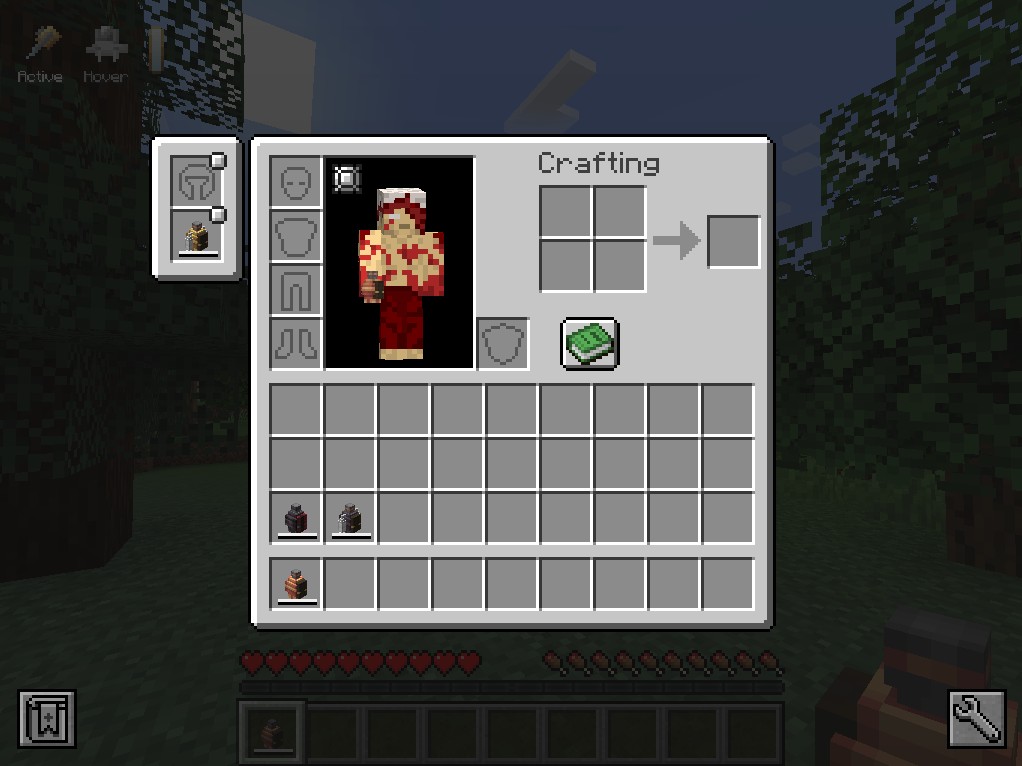Open the banner book button

pos(47,719)
